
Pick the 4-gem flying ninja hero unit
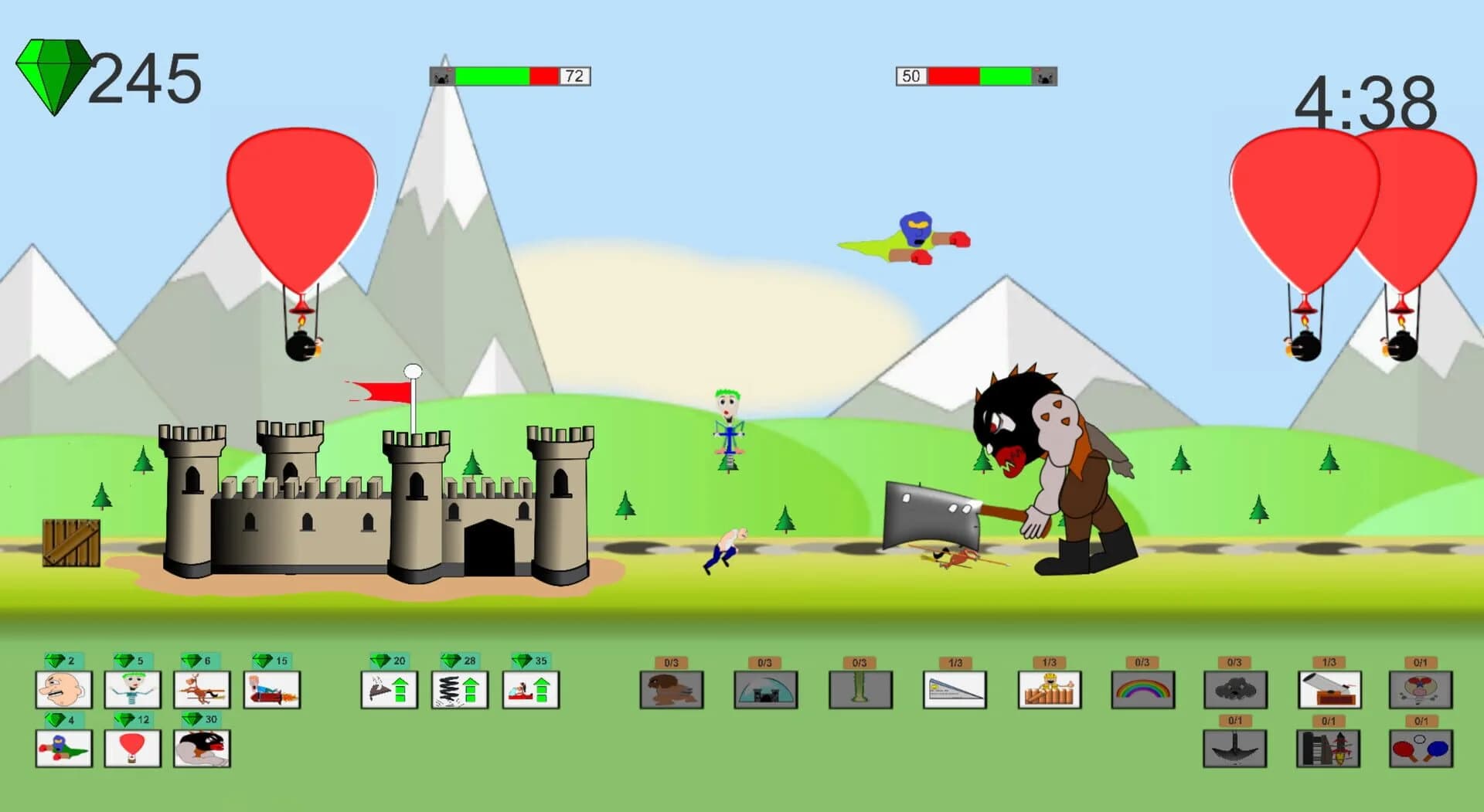point(63,749)
